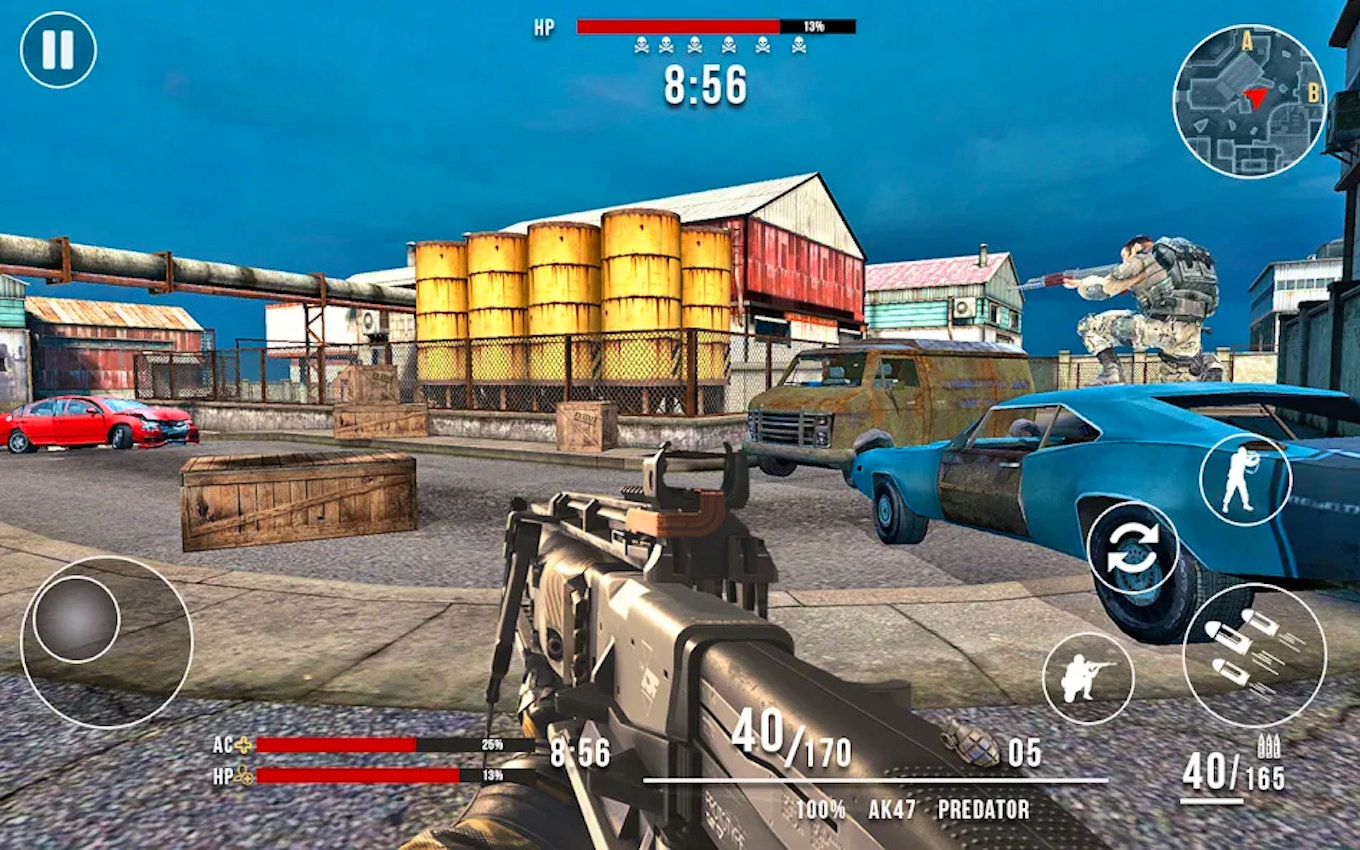
Task: Click point B marker on the minimap
Action: [x=1313, y=92]
